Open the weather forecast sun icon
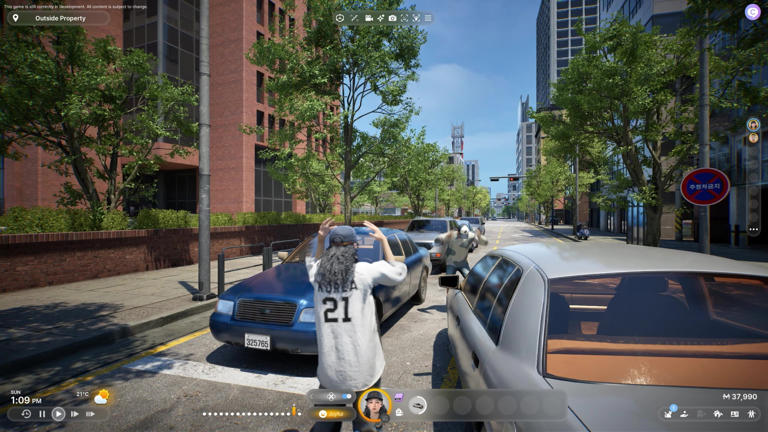This screenshot has width=768, height=432. point(101,397)
